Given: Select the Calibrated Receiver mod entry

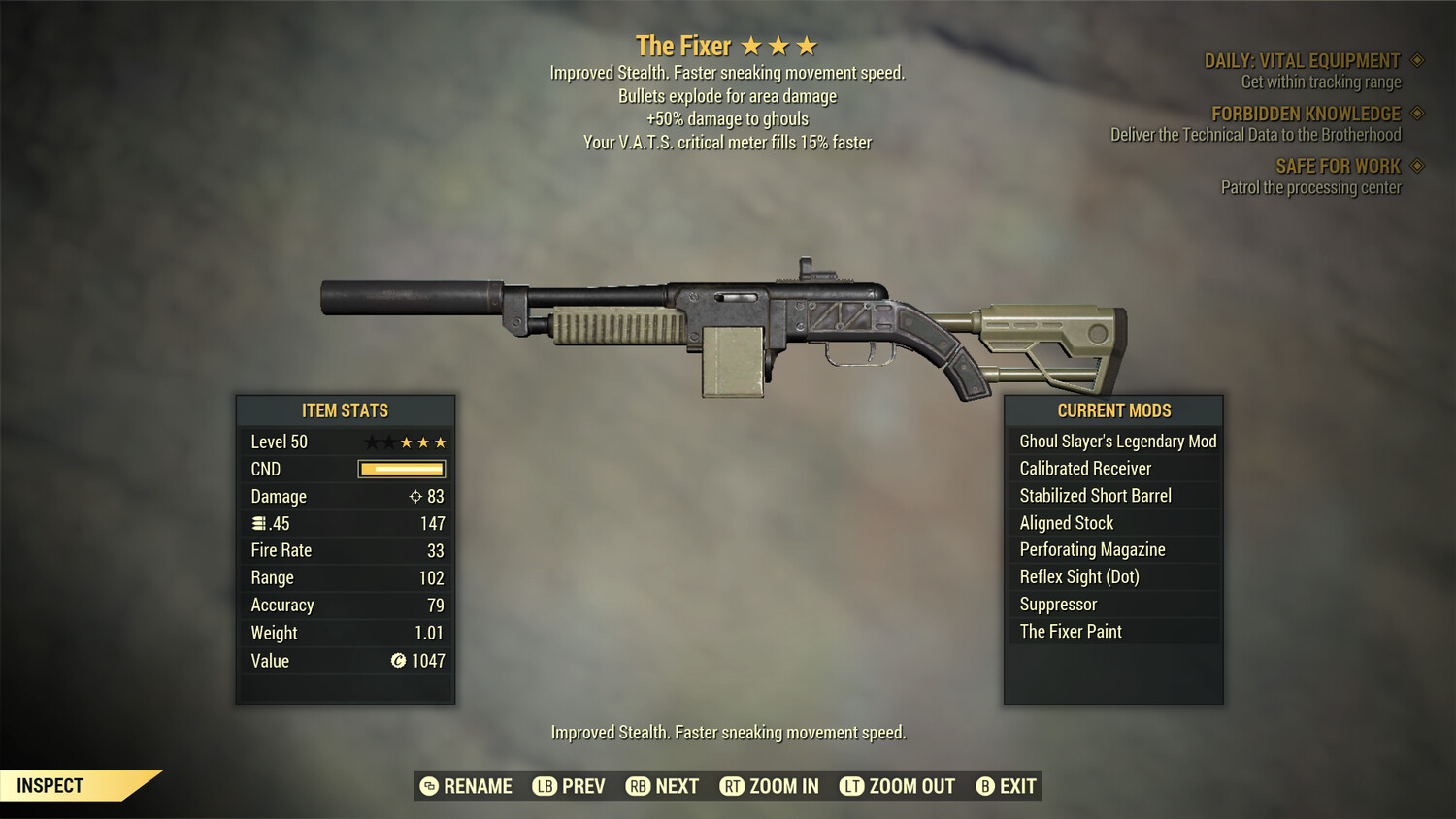Looking at the screenshot, I should tap(1084, 468).
